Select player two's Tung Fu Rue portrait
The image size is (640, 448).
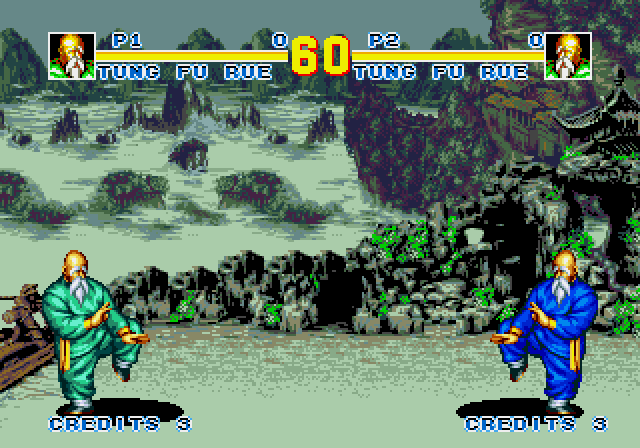click(568, 56)
